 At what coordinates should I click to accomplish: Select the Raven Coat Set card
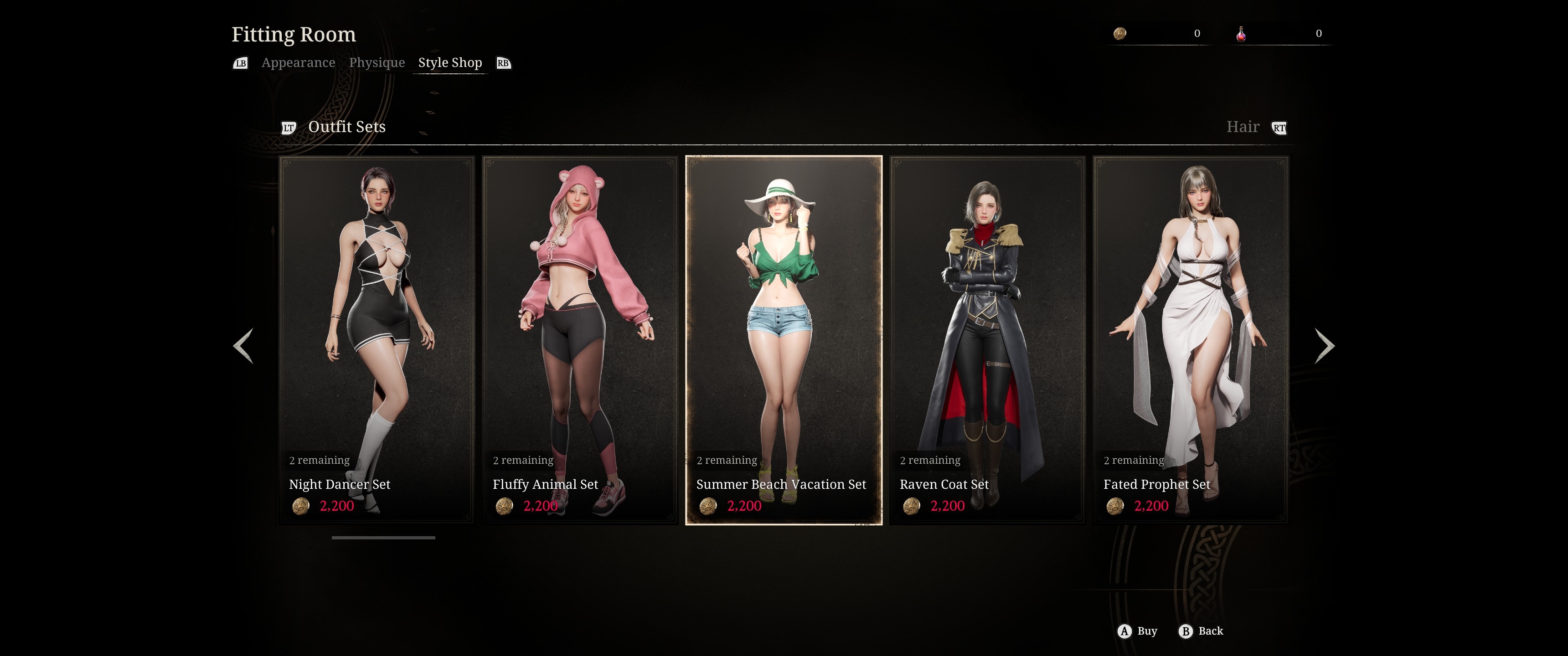(x=987, y=339)
